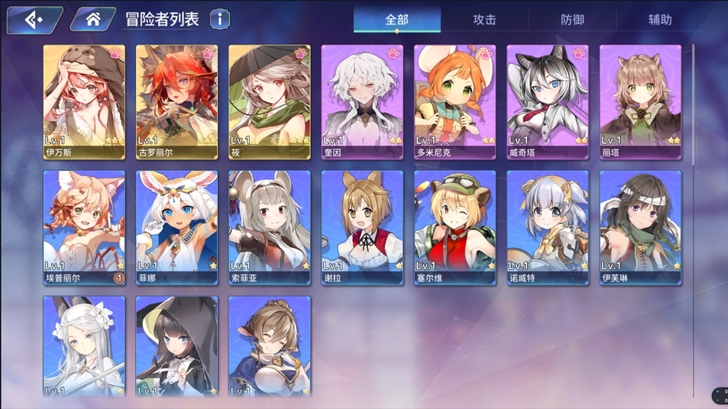Screen dimensions: 728x409
Task: Choose the 谢拉 adventurer card
Action: pos(362,227)
